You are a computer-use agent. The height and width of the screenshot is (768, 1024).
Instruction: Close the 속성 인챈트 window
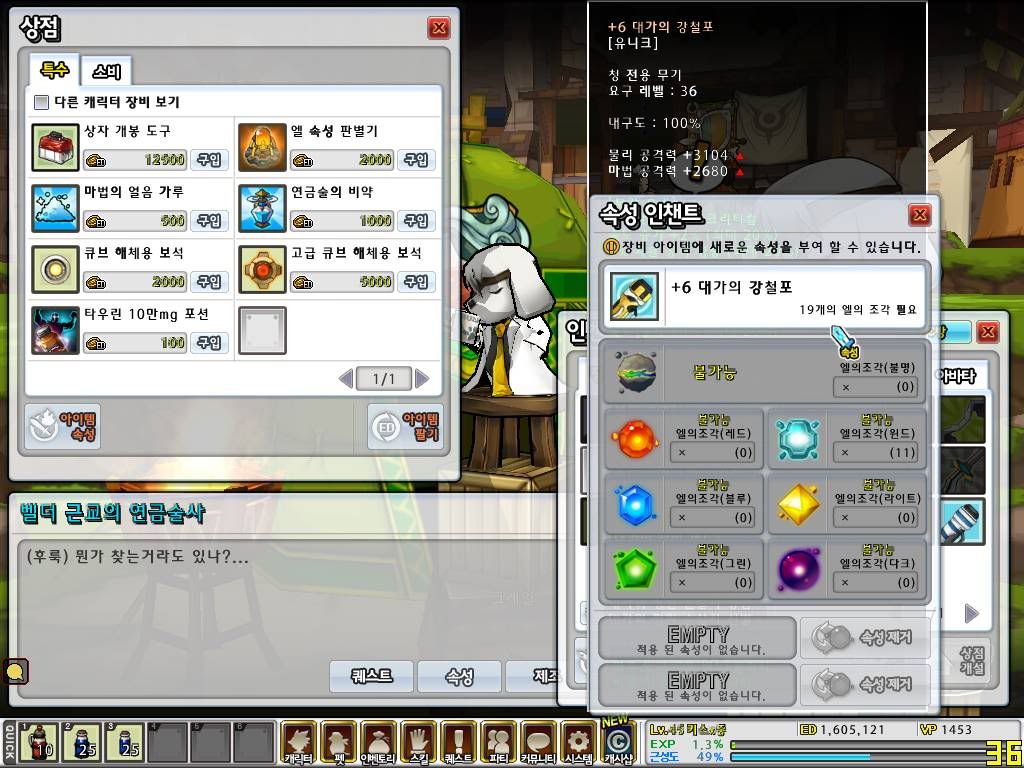tap(920, 215)
